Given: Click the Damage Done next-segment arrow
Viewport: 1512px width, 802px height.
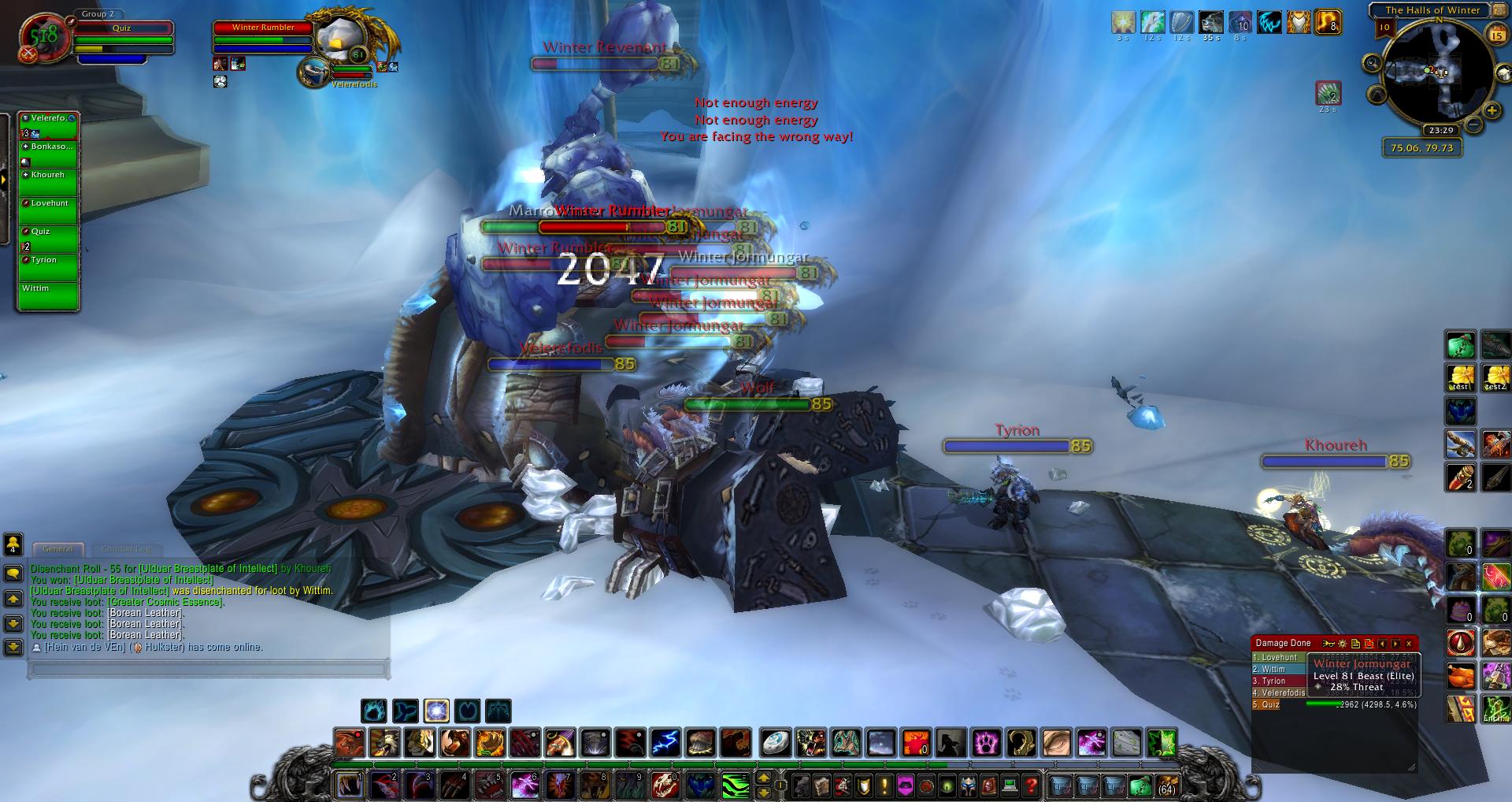Looking at the screenshot, I should (x=1395, y=644).
